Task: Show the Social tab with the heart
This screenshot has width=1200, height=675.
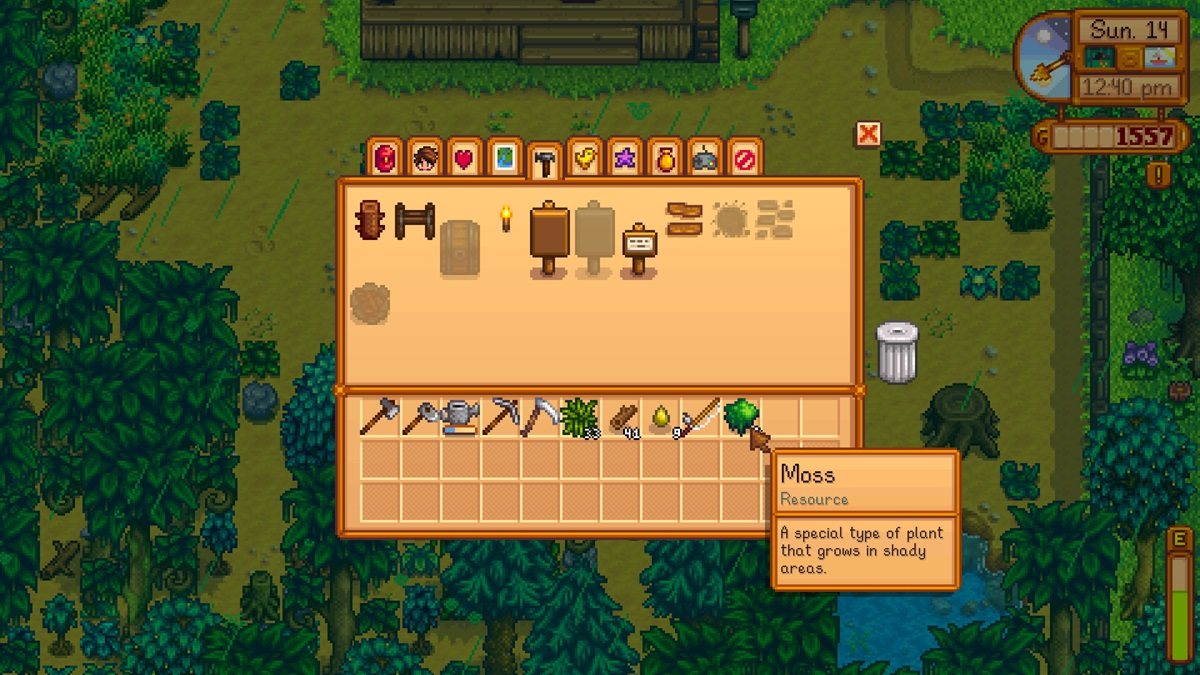Action: [464, 158]
